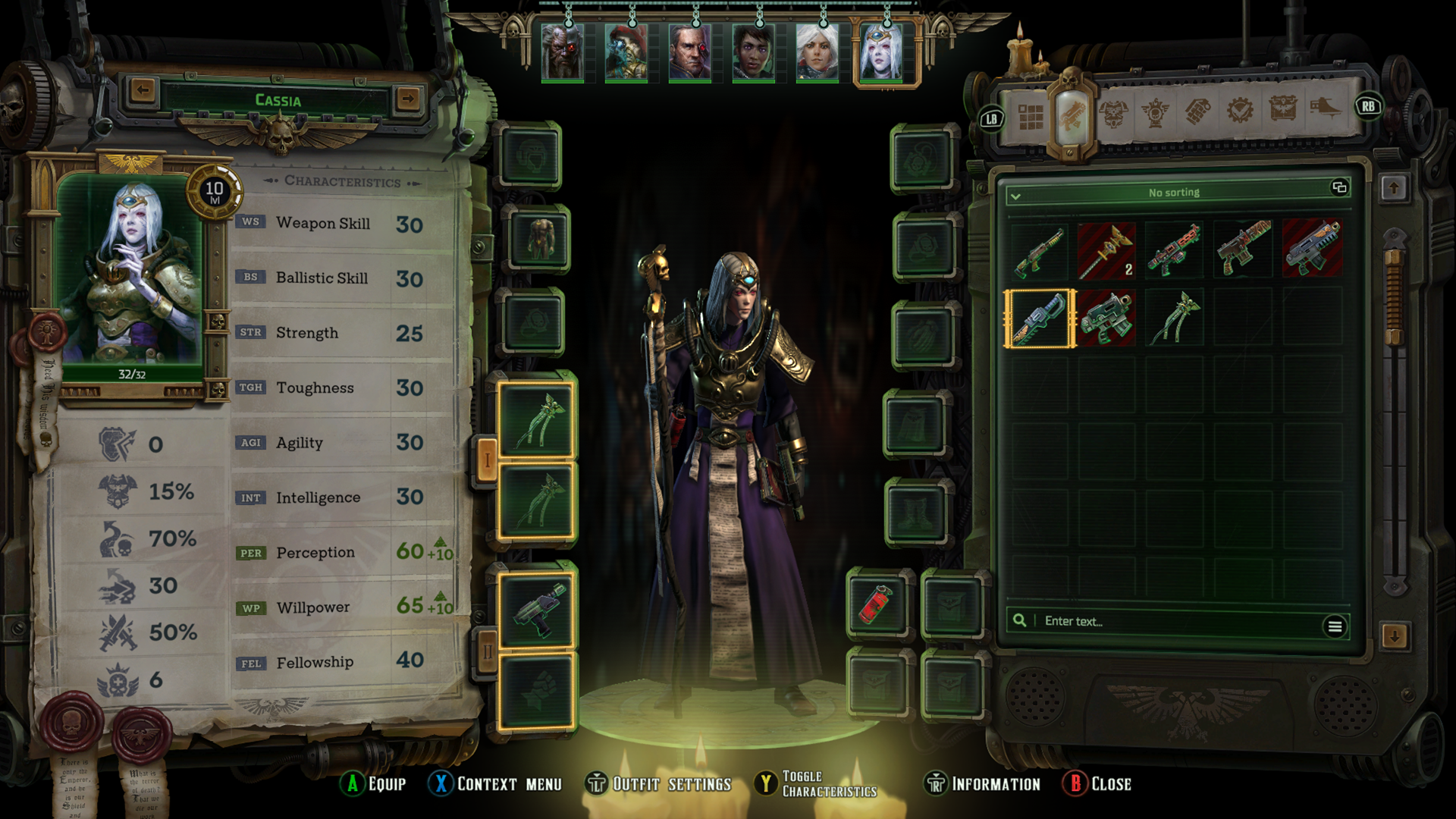
Task: Show all items with the grid tab
Action: 1031,118
